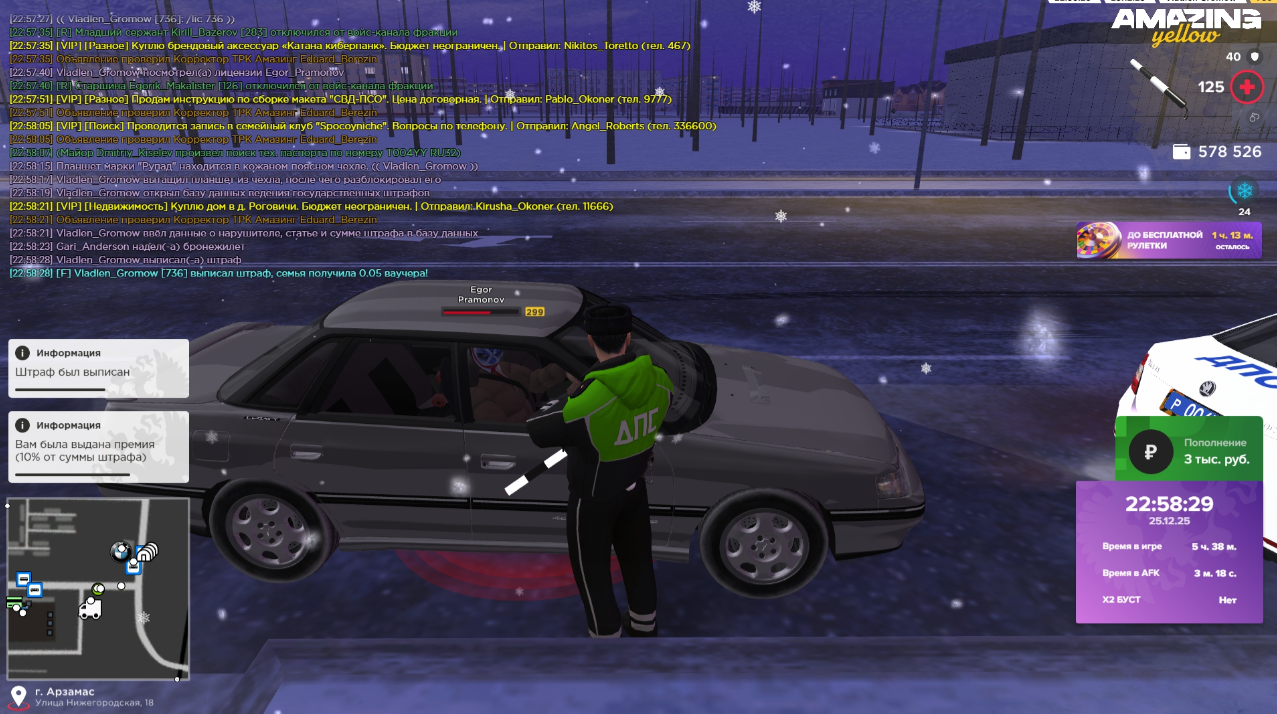Select the wallet money icon
This screenshot has height=714, width=1277.
coord(1181,152)
